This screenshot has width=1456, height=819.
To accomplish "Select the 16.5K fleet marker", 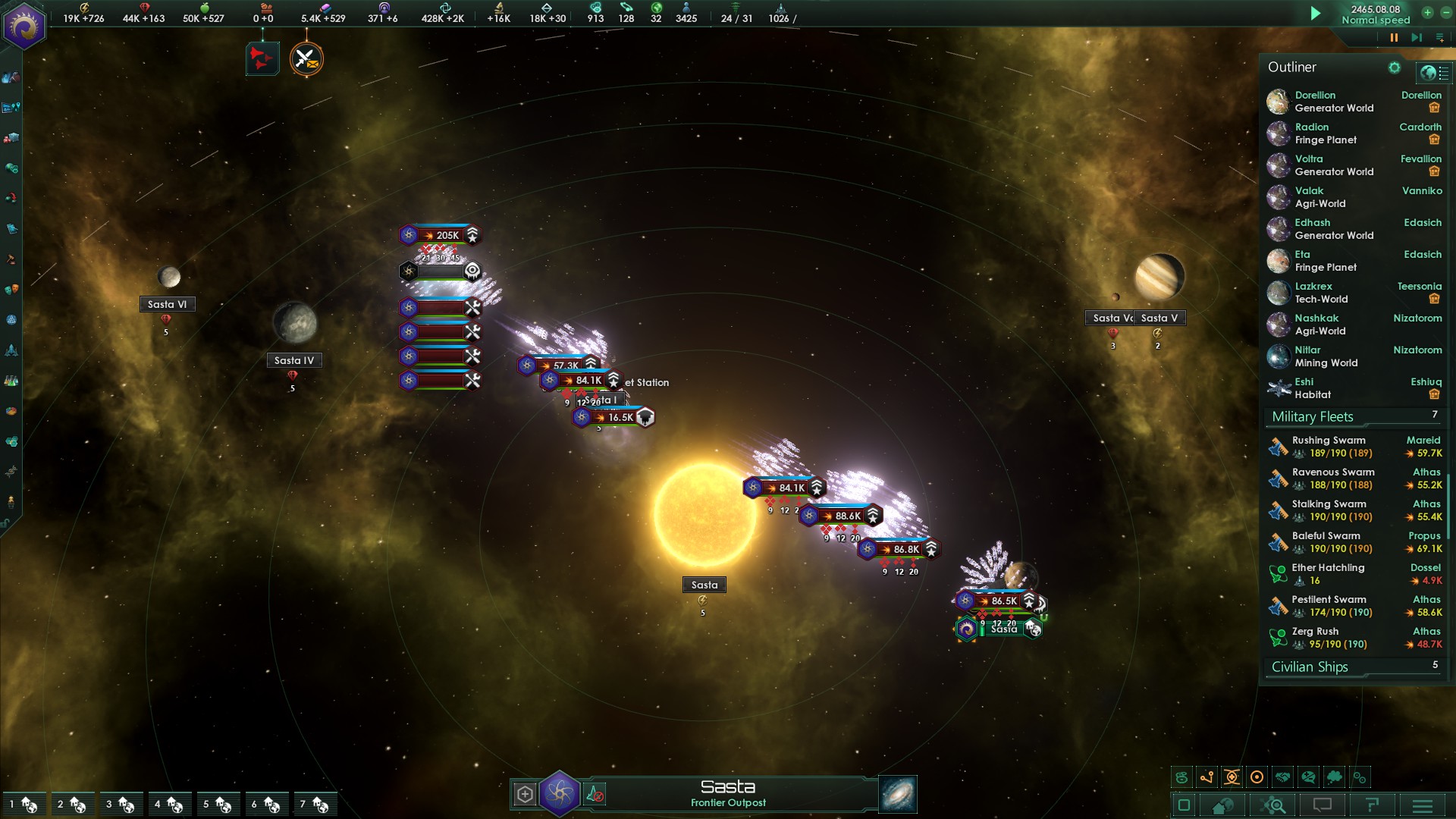I will [614, 417].
